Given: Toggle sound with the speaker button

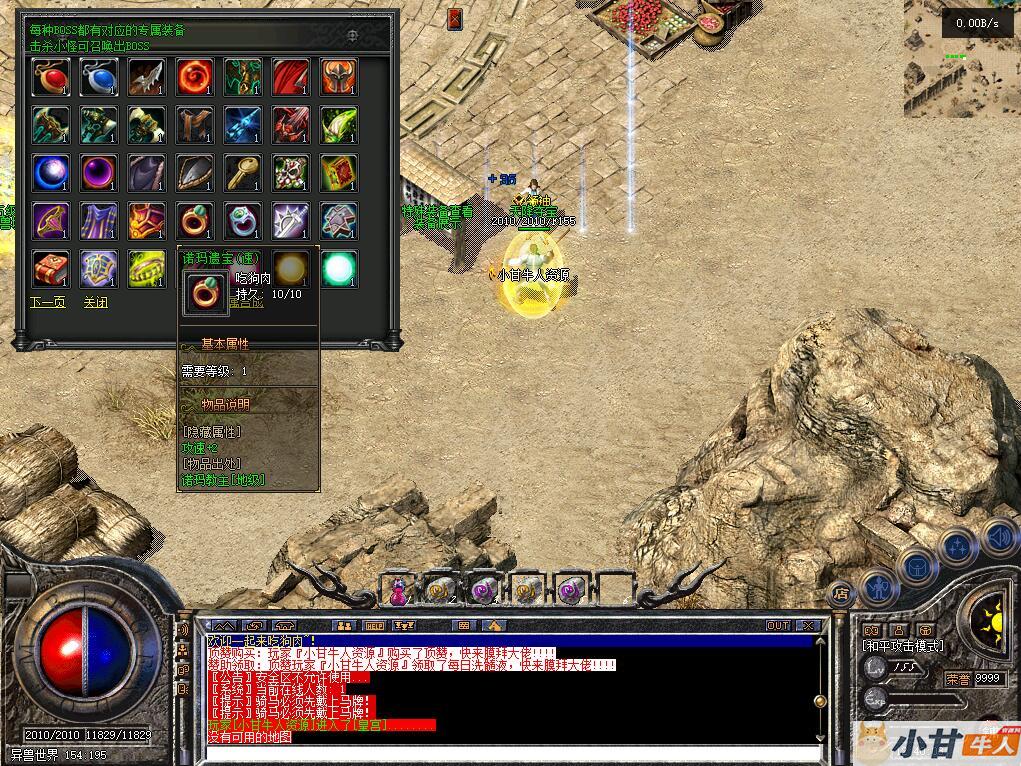Looking at the screenshot, I should coord(997,537).
